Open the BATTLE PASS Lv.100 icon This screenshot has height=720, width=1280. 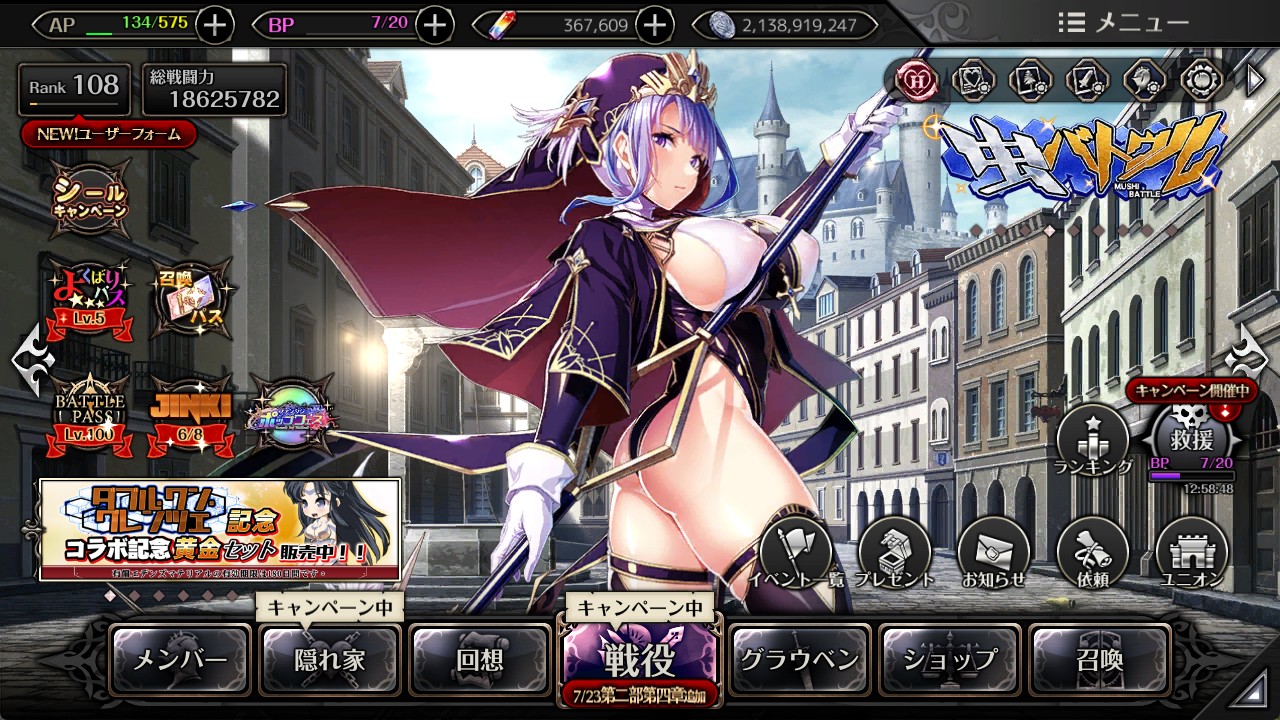coord(91,412)
